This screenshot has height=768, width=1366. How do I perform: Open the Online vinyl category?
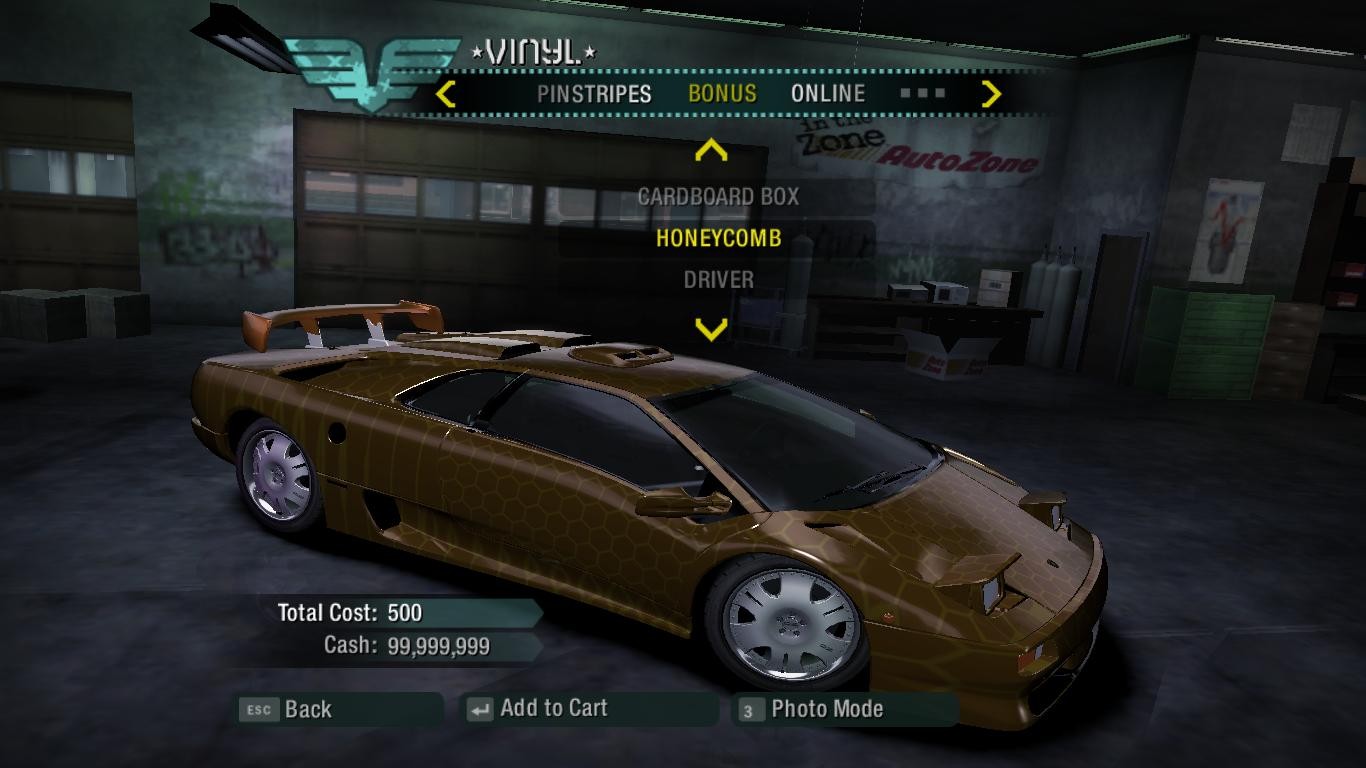(828, 94)
